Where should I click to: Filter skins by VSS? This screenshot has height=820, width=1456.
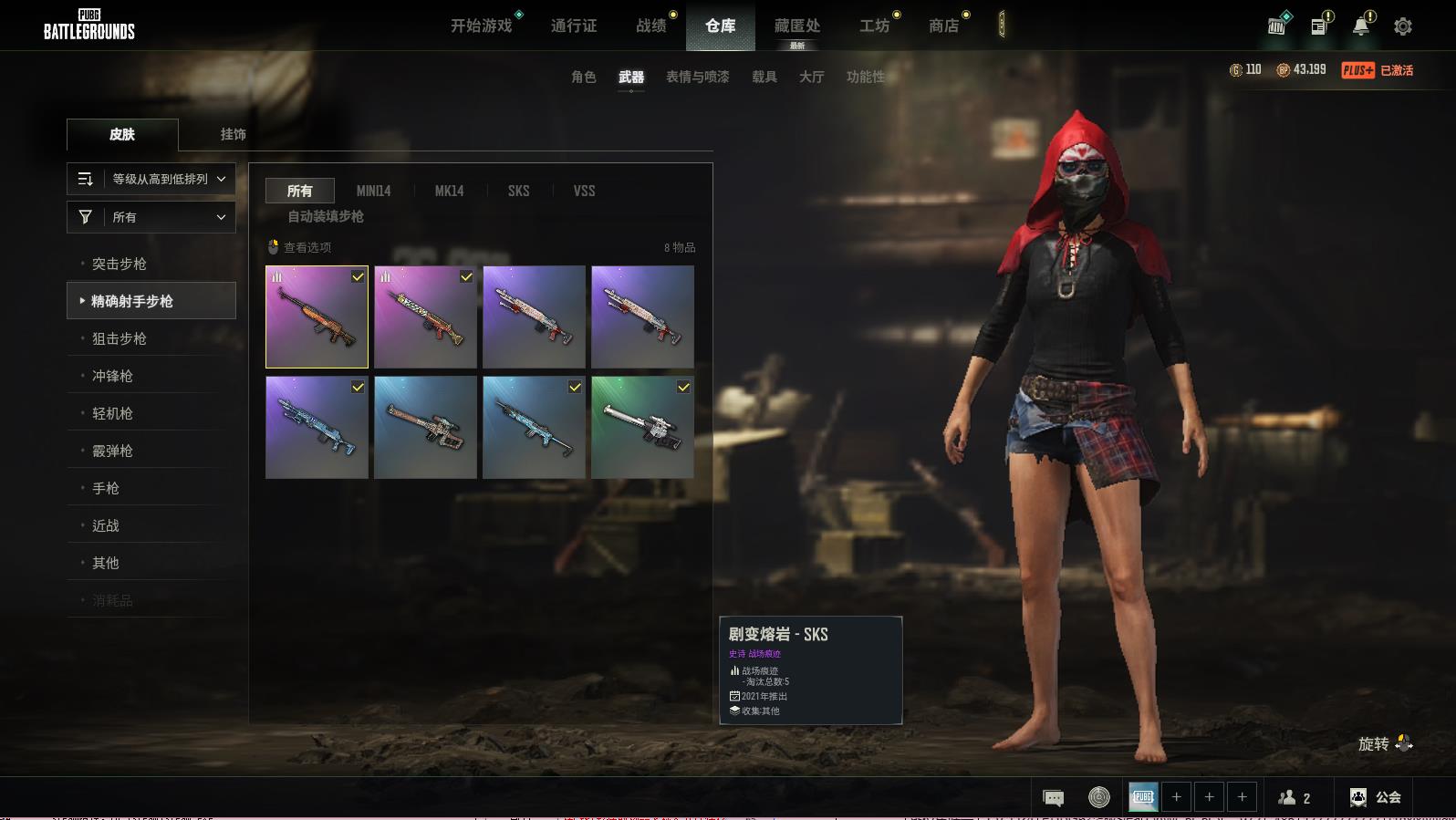click(584, 191)
